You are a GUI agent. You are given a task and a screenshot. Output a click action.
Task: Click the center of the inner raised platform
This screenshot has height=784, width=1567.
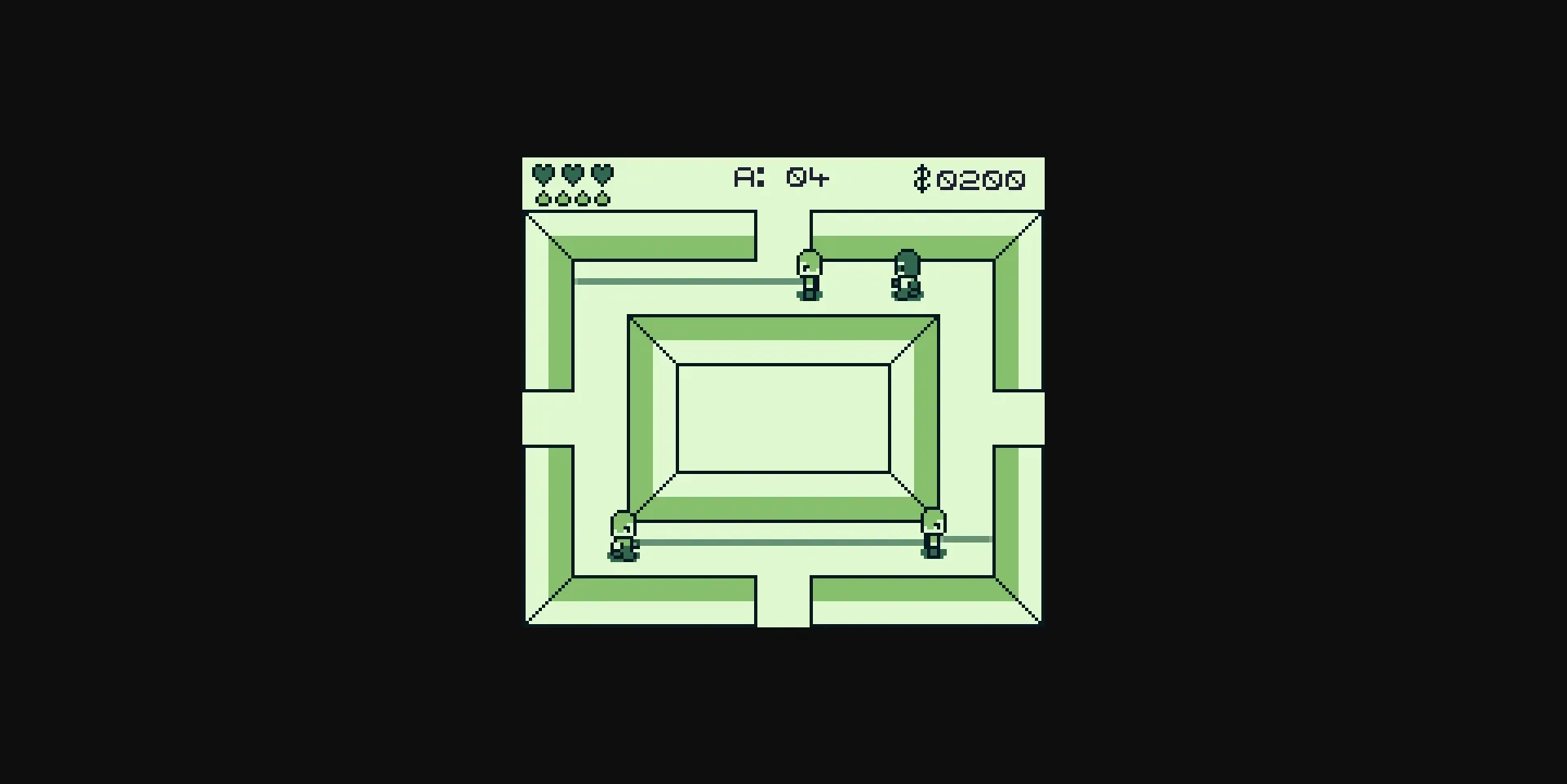pos(783,418)
